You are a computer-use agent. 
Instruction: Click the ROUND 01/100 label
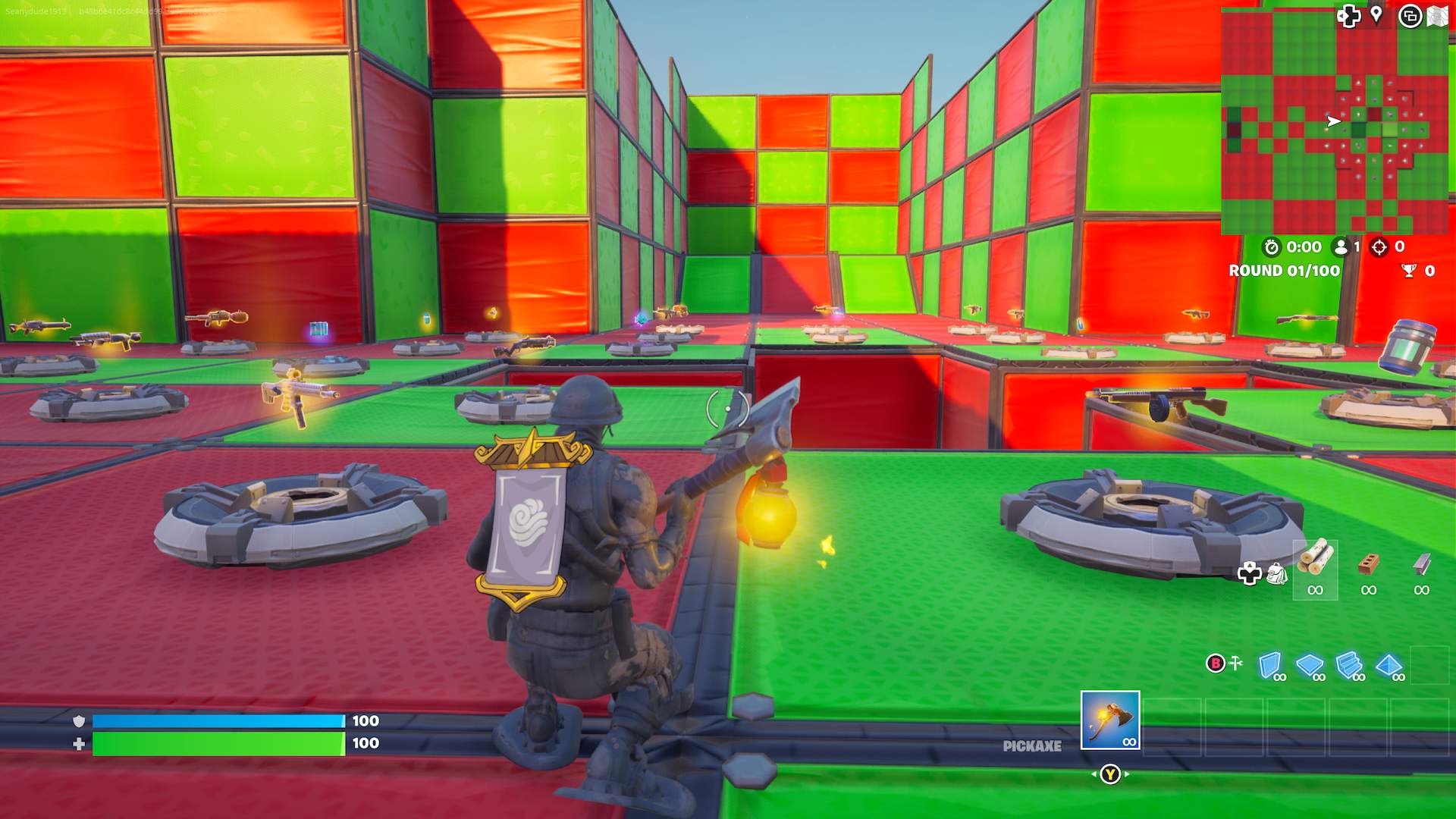point(1285,271)
